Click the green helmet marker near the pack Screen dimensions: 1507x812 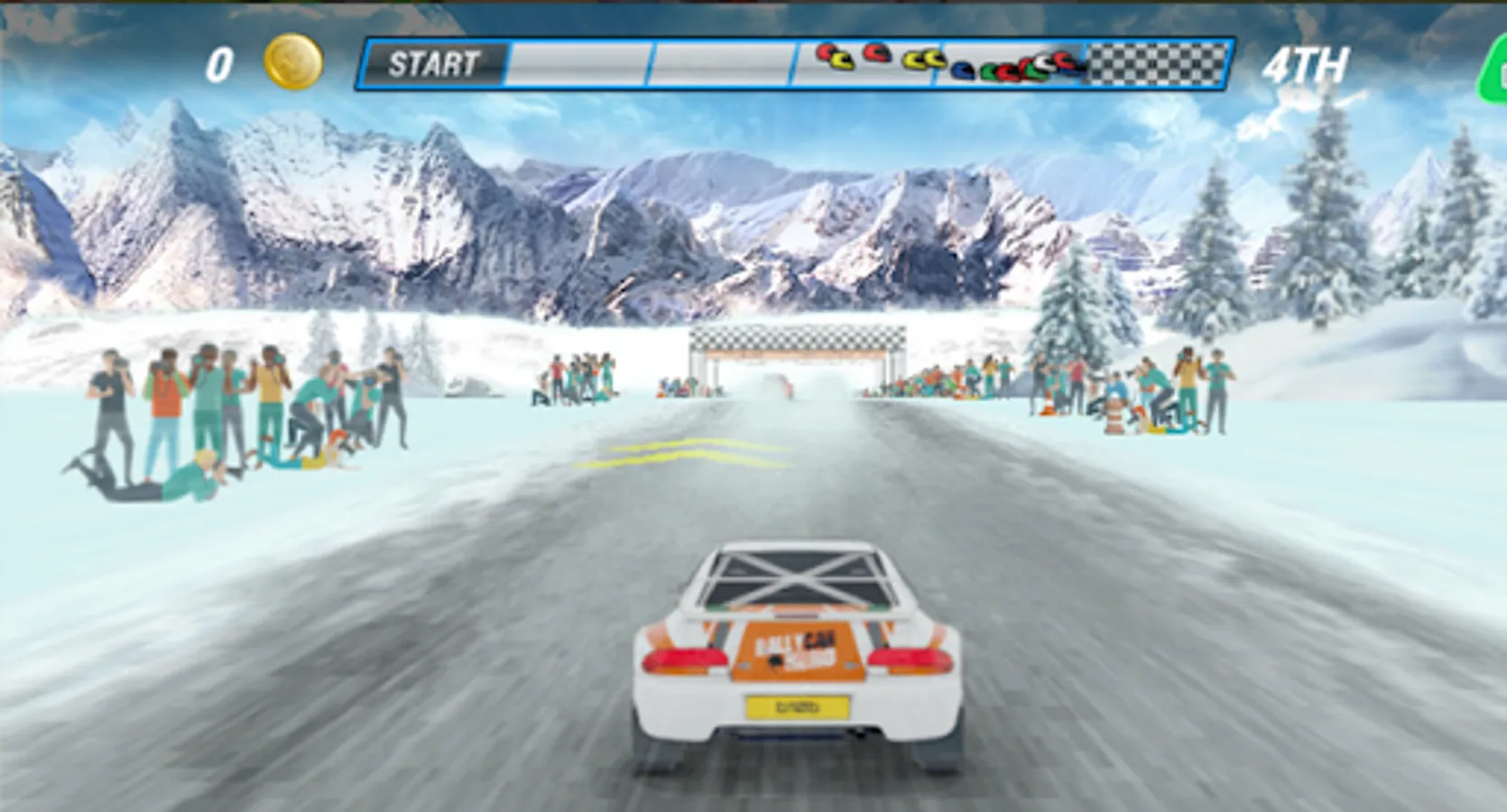click(990, 70)
